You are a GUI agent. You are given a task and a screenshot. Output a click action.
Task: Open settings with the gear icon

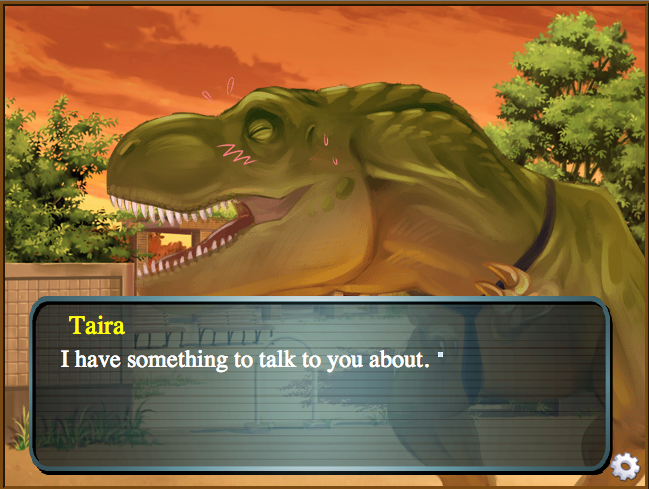coord(625,465)
